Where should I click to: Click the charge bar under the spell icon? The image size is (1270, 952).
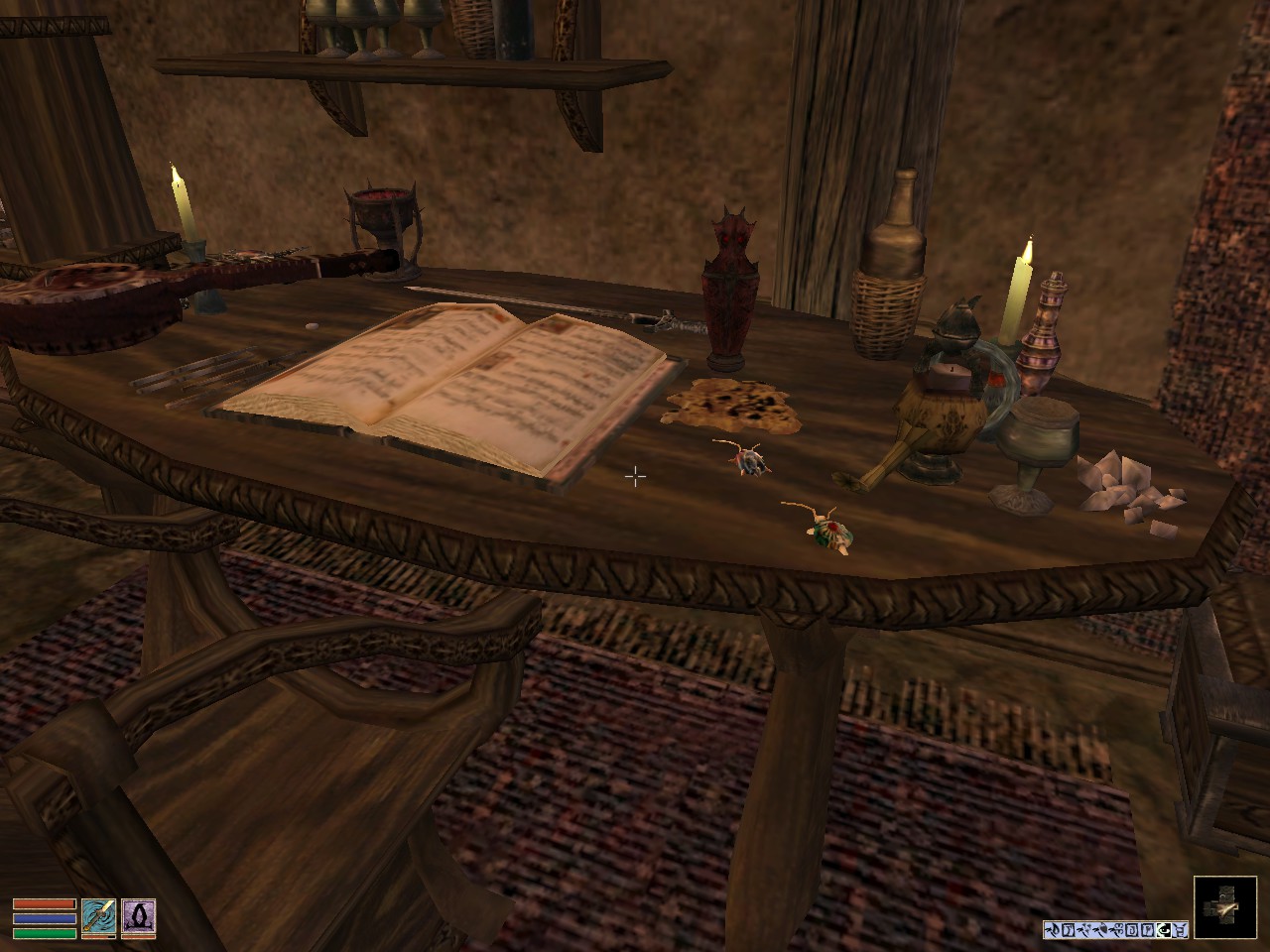[x=139, y=936]
